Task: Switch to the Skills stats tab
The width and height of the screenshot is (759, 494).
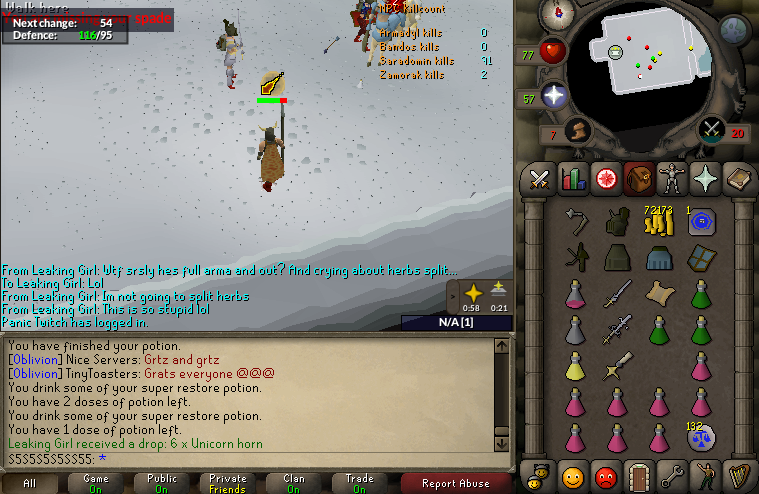Action: 573,180
